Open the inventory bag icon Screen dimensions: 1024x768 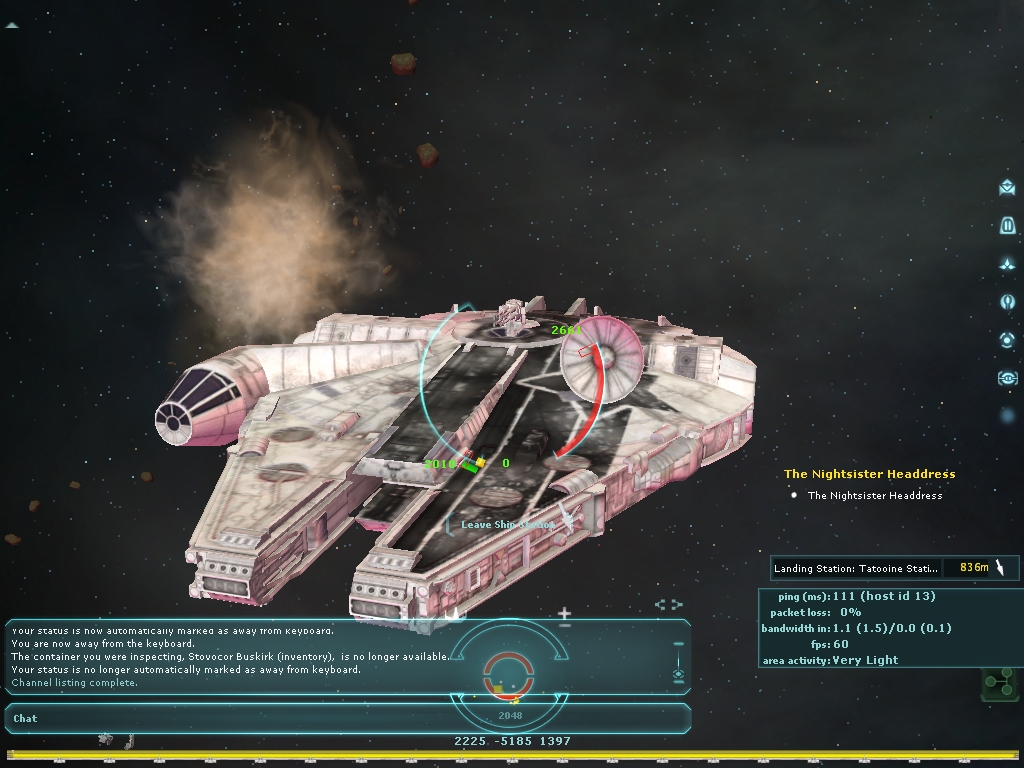pos(1007,225)
